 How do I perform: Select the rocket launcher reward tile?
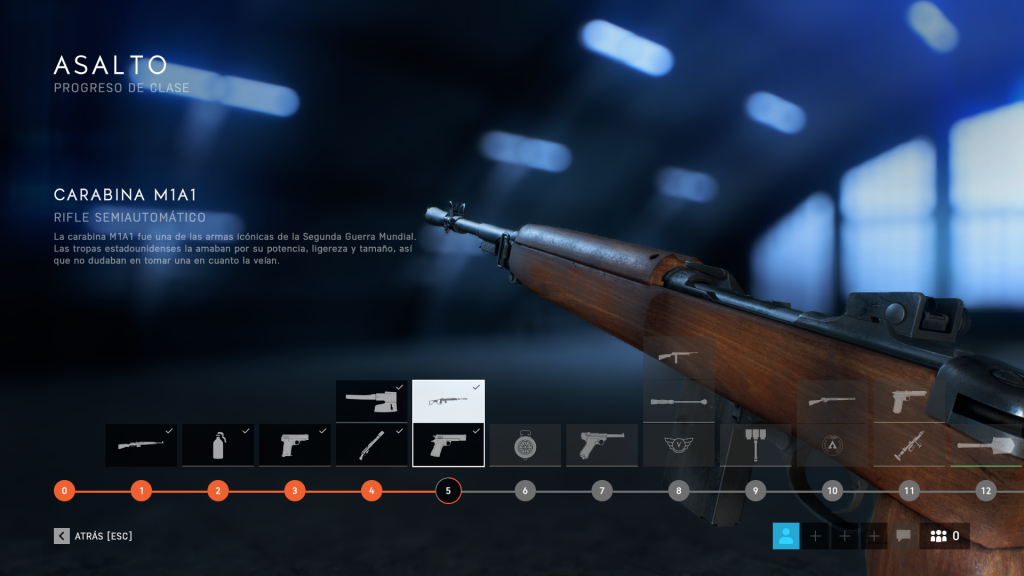tap(909, 445)
